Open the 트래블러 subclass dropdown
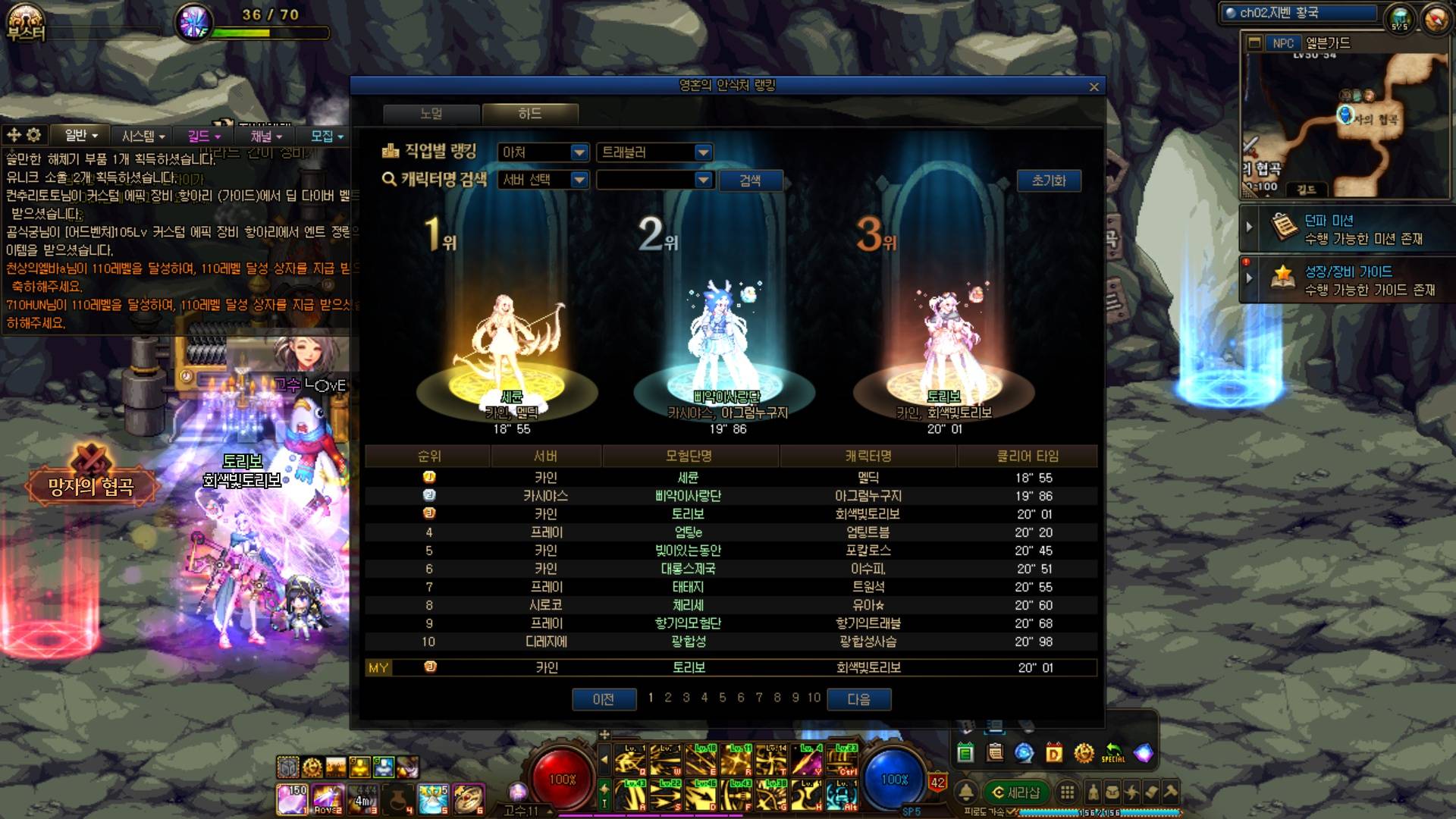The width and height of the screenshot is (1456, 819). pyautogui.click(x=654, y=152)
